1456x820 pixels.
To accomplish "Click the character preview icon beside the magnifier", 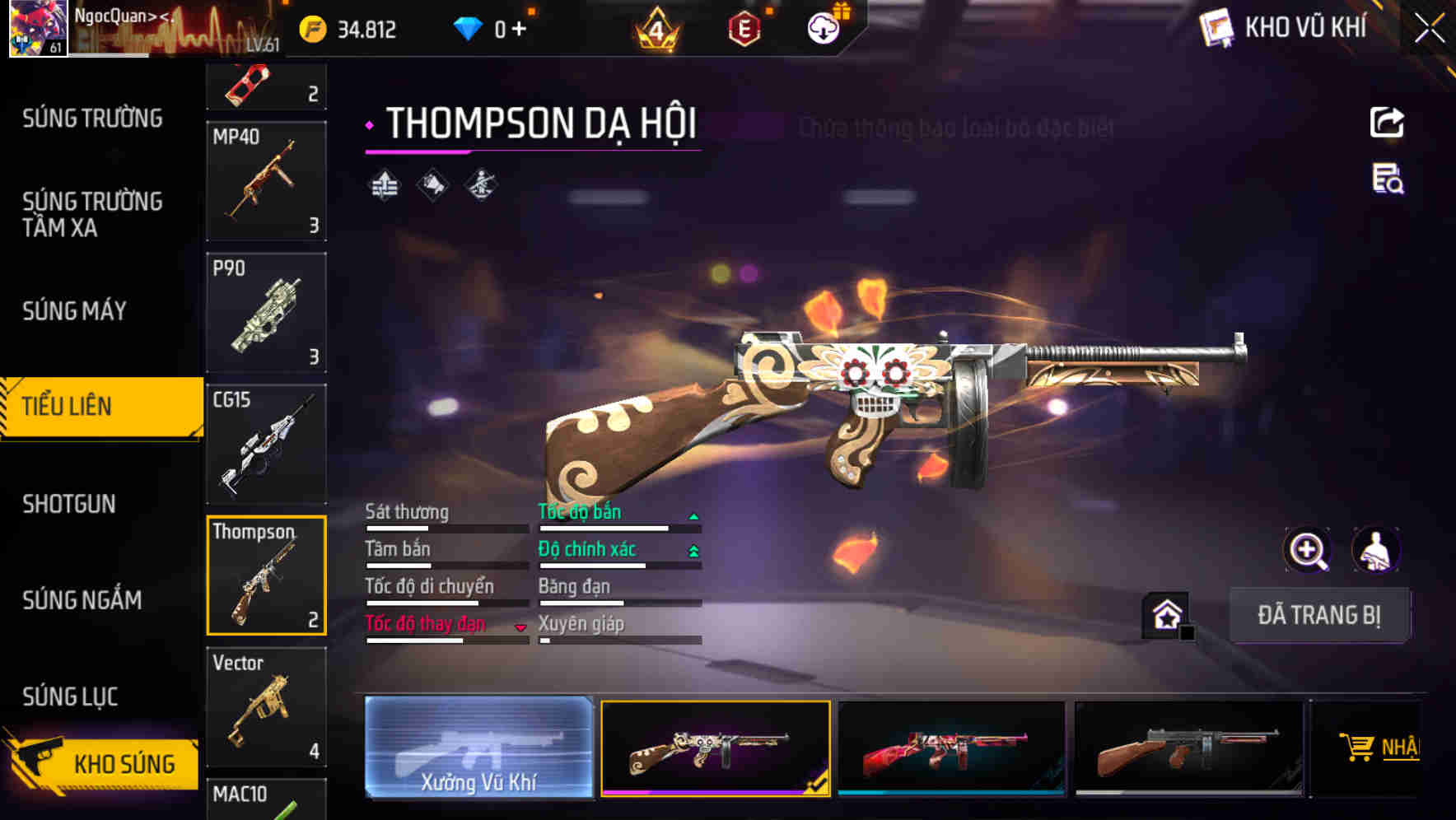I will pos(1378,550).
